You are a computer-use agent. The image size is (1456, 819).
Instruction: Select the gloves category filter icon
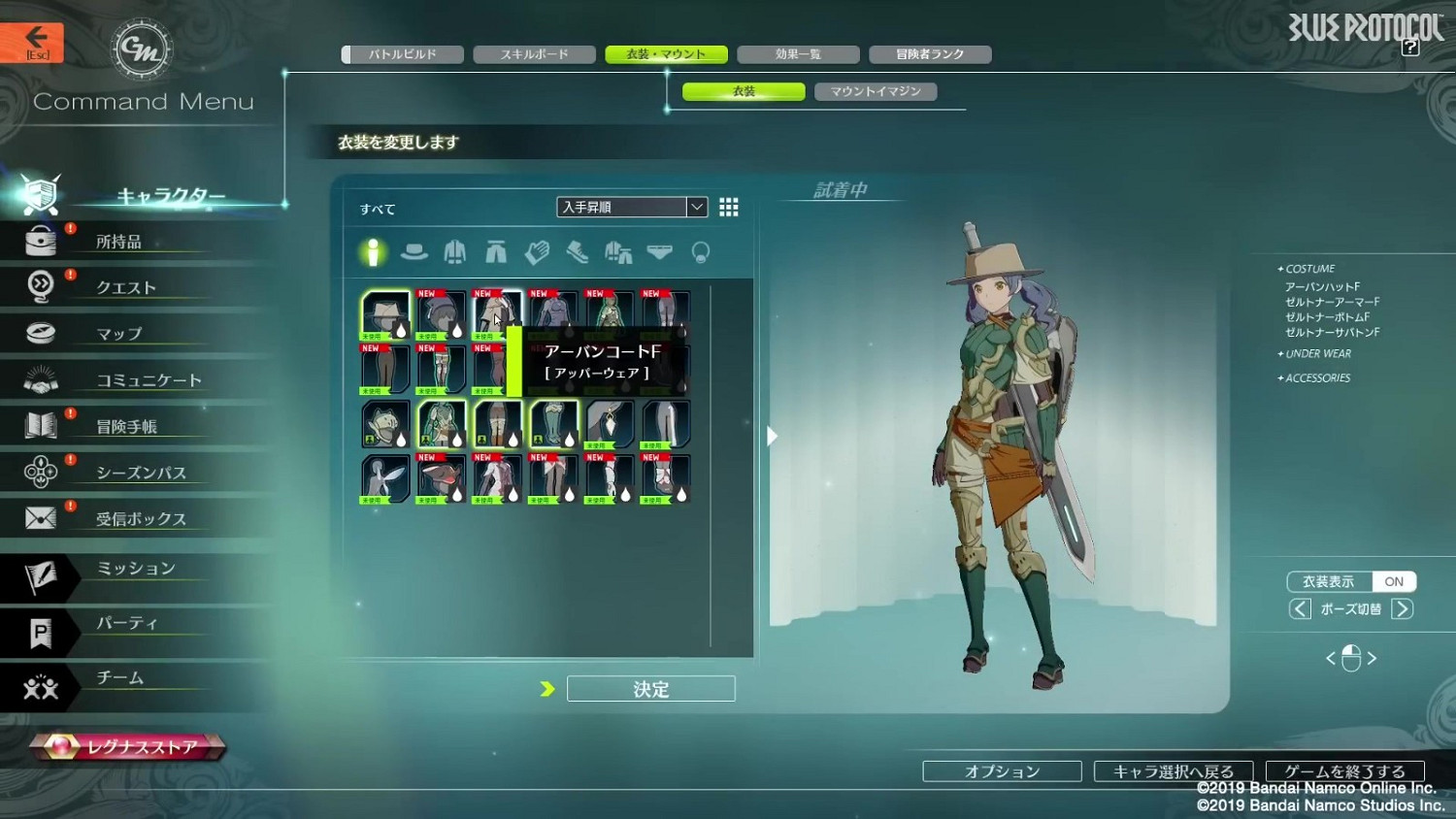coord(536,252)
